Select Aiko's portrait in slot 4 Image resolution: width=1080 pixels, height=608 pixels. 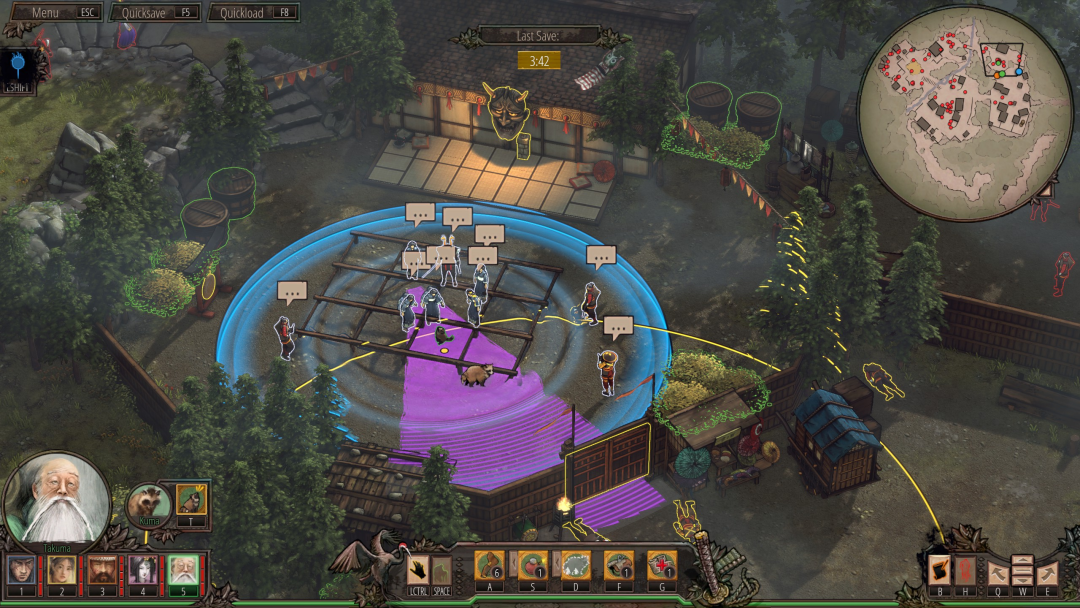coord(141,570)
